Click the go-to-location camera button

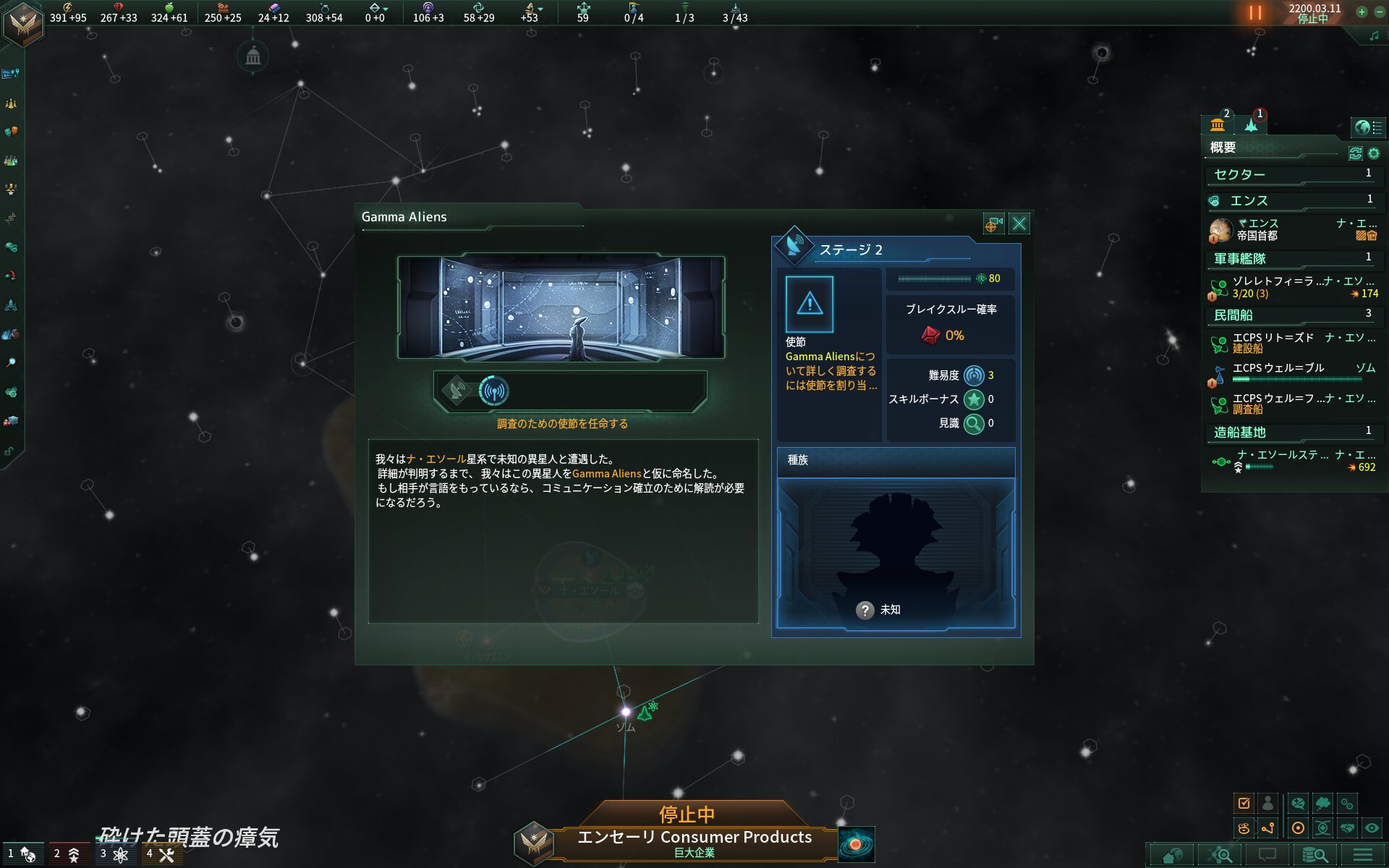tap(993, 224)
